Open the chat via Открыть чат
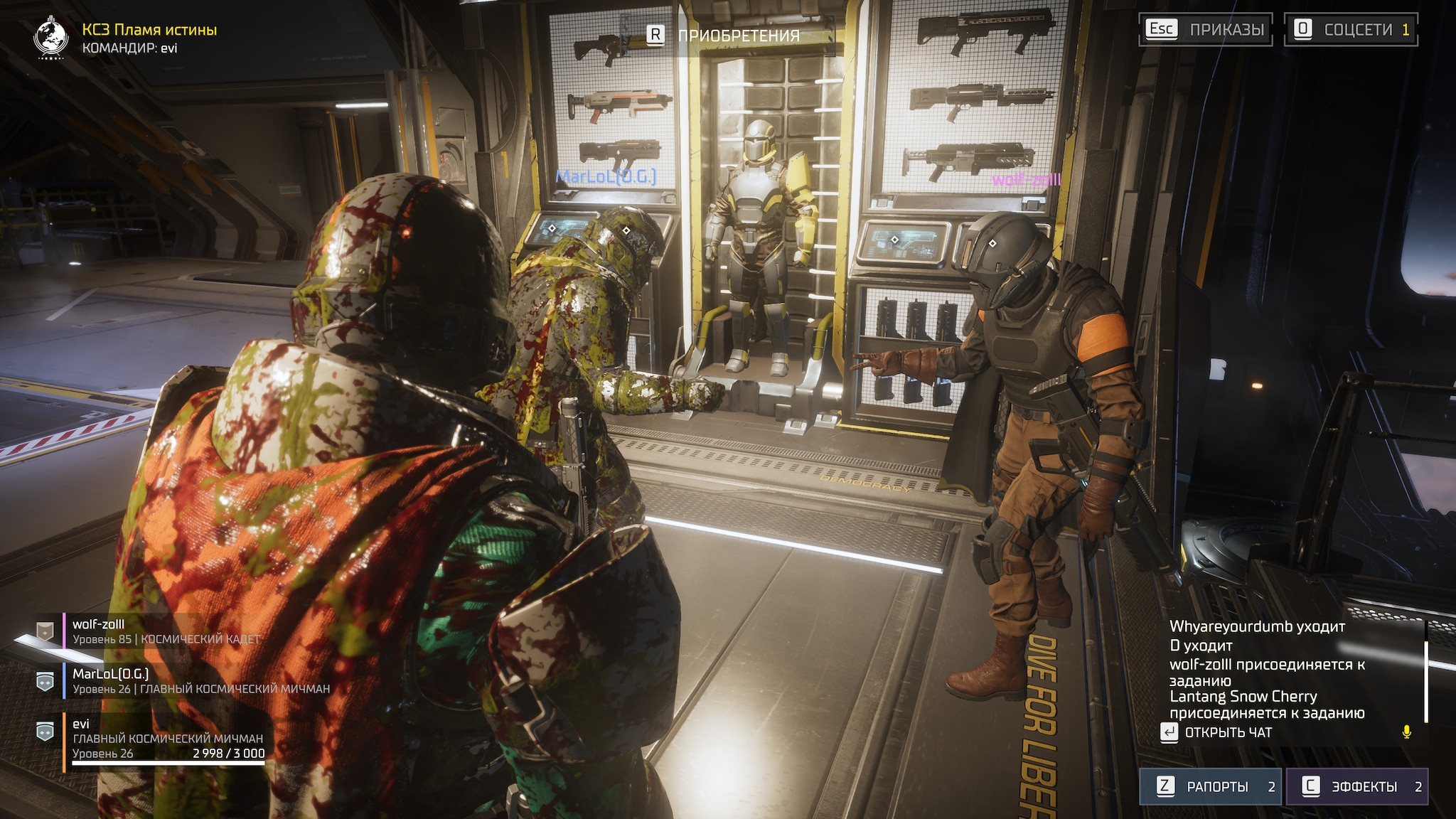 click(x=1217, y=732)
